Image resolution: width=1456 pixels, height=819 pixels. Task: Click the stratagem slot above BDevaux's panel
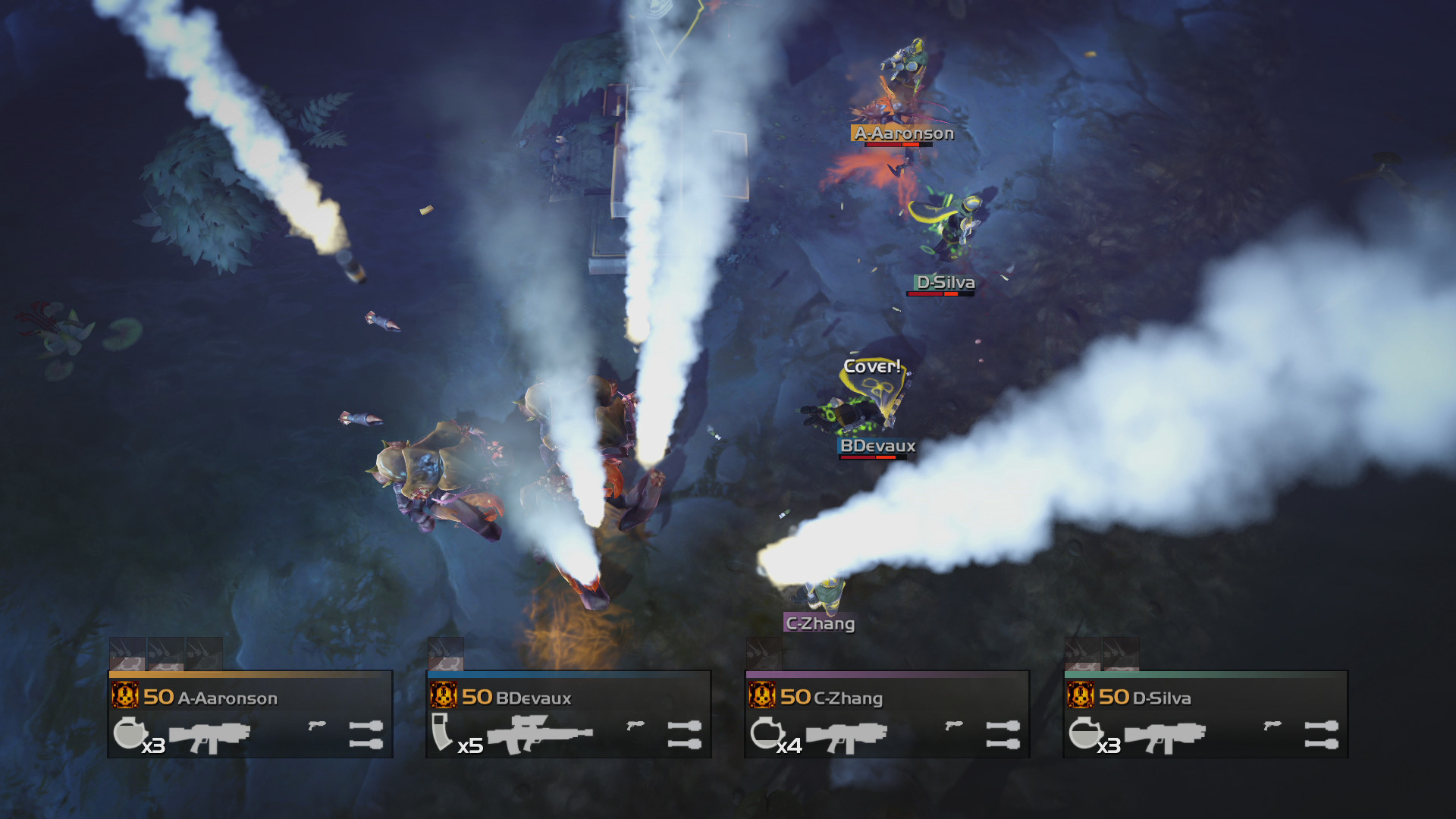[x=447, y=654]
